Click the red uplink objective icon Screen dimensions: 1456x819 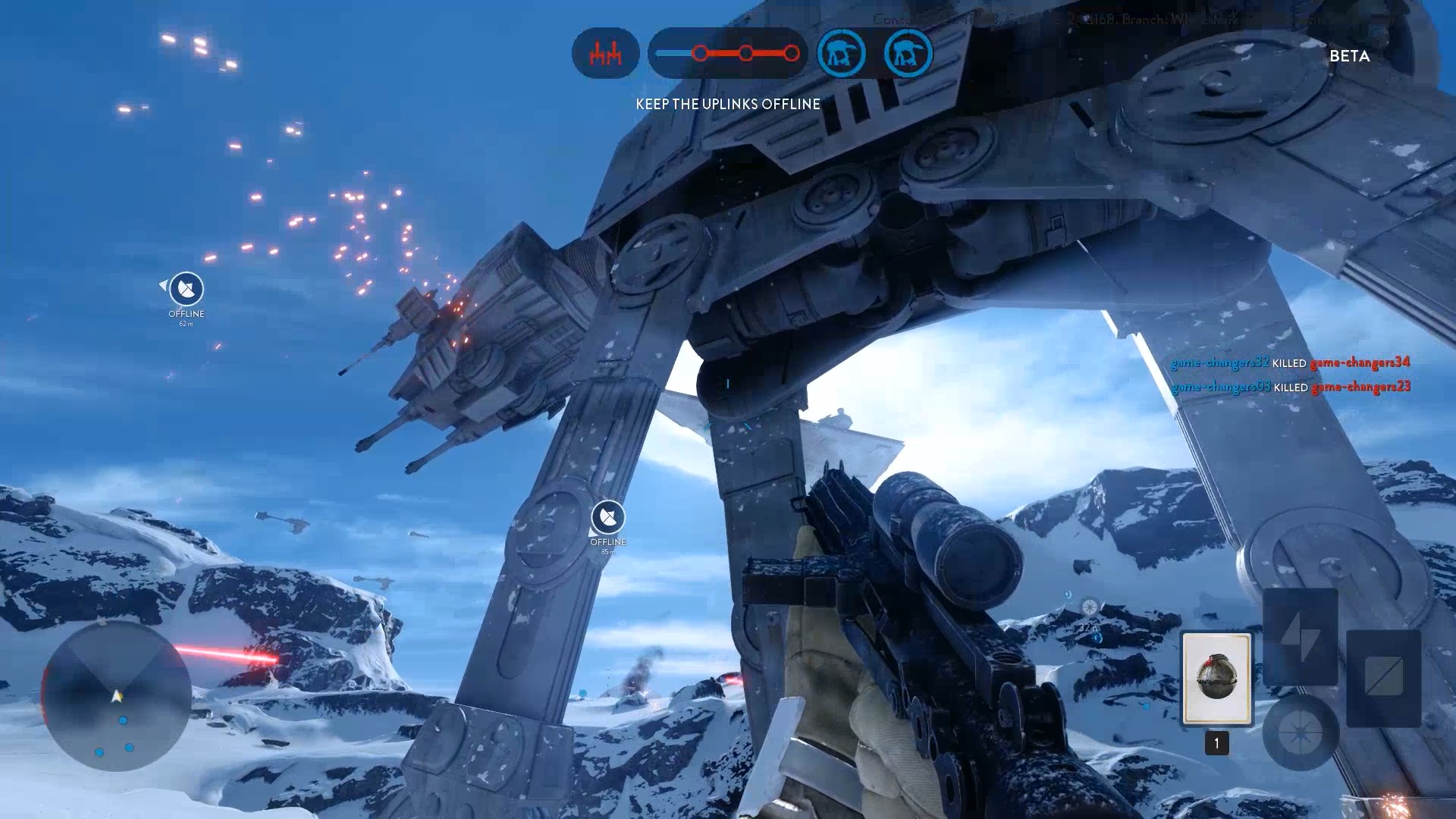tap(605, 54)
